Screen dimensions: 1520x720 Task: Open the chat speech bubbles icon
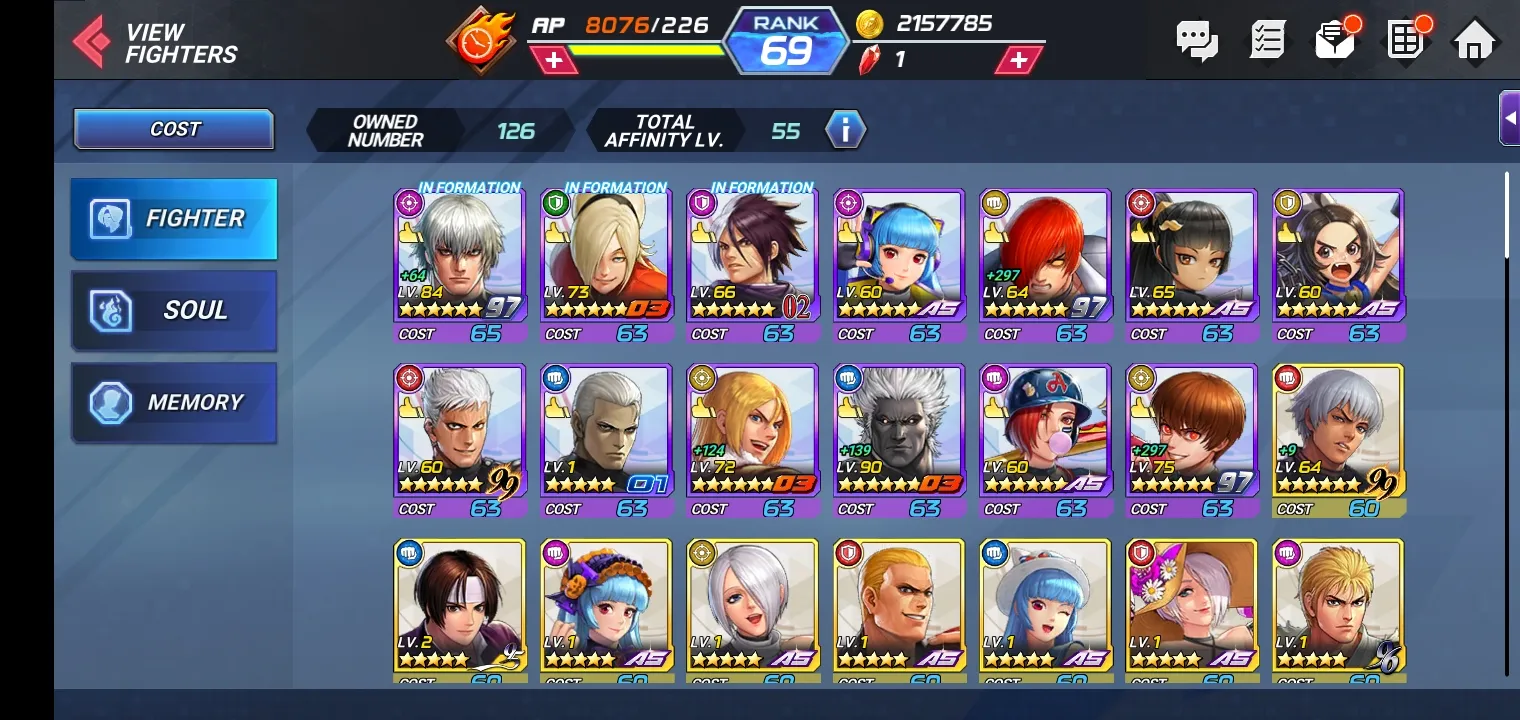tap(1196, 41)
